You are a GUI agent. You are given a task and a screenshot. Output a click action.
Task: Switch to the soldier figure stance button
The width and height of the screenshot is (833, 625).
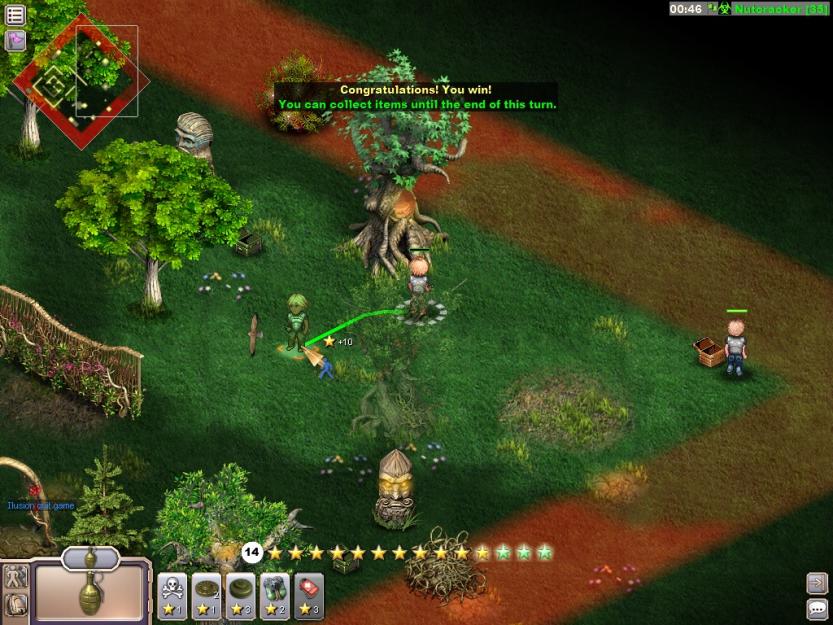pyautogui.click(x=16, y=577)
